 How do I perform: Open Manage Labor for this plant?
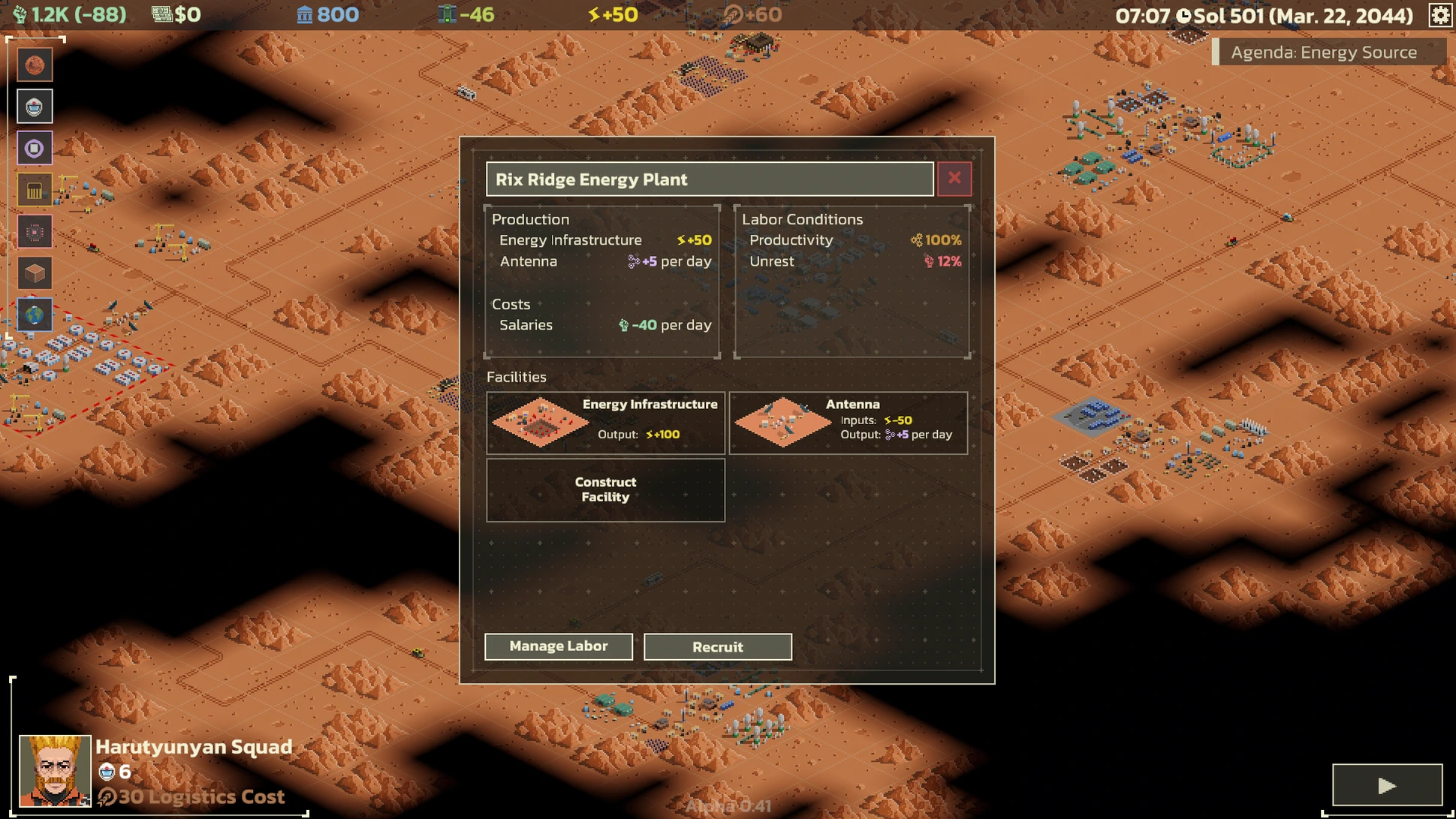click(x=558, y=646)
